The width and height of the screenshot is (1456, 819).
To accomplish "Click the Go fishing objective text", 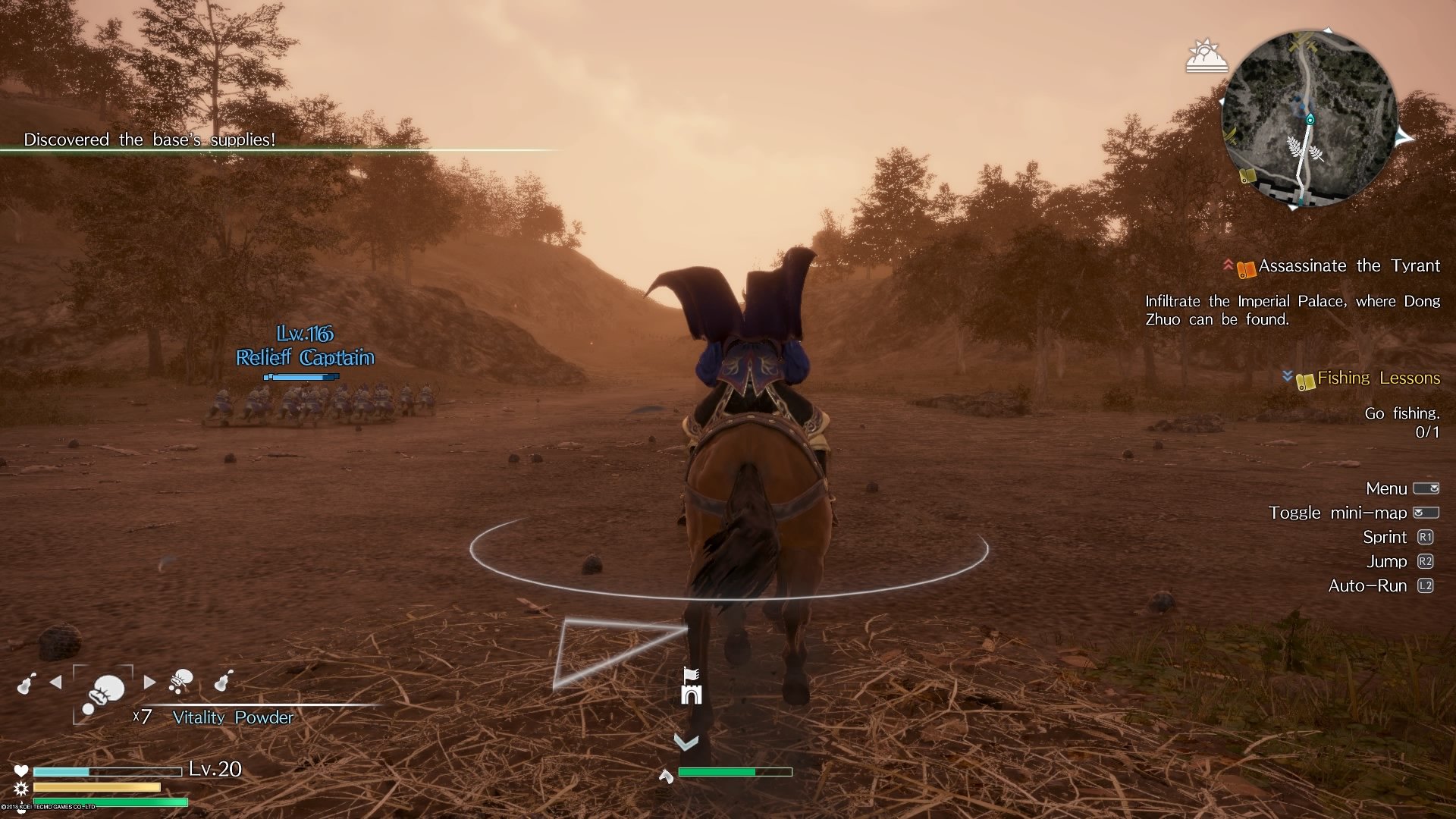I will coord(1402,413).
